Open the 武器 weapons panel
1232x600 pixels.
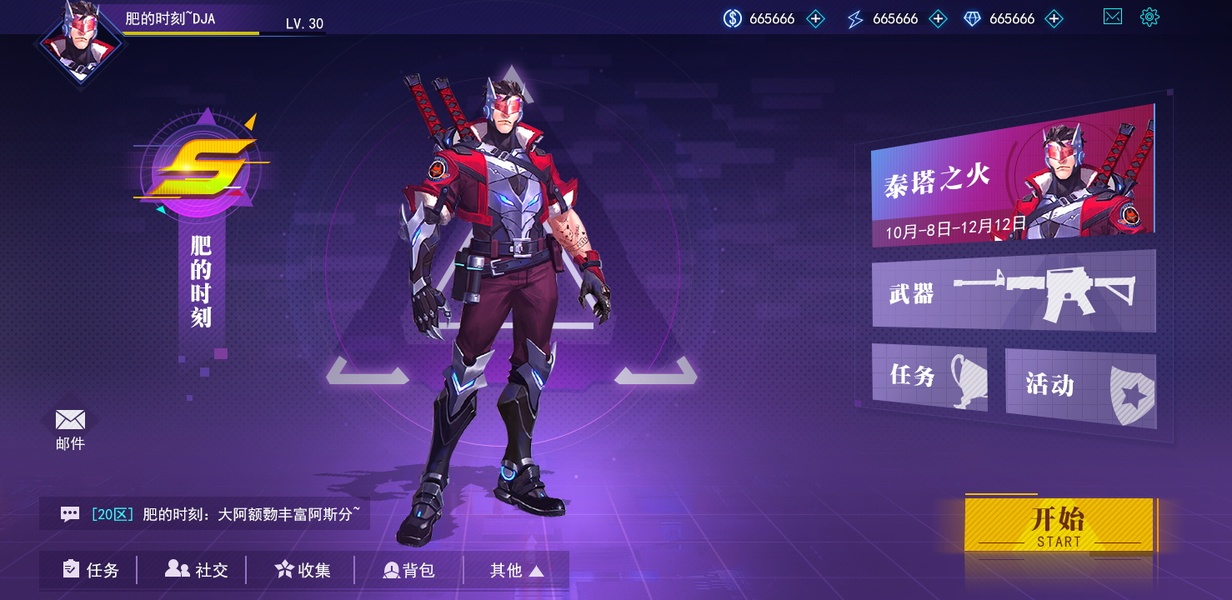coord(1013,290)
